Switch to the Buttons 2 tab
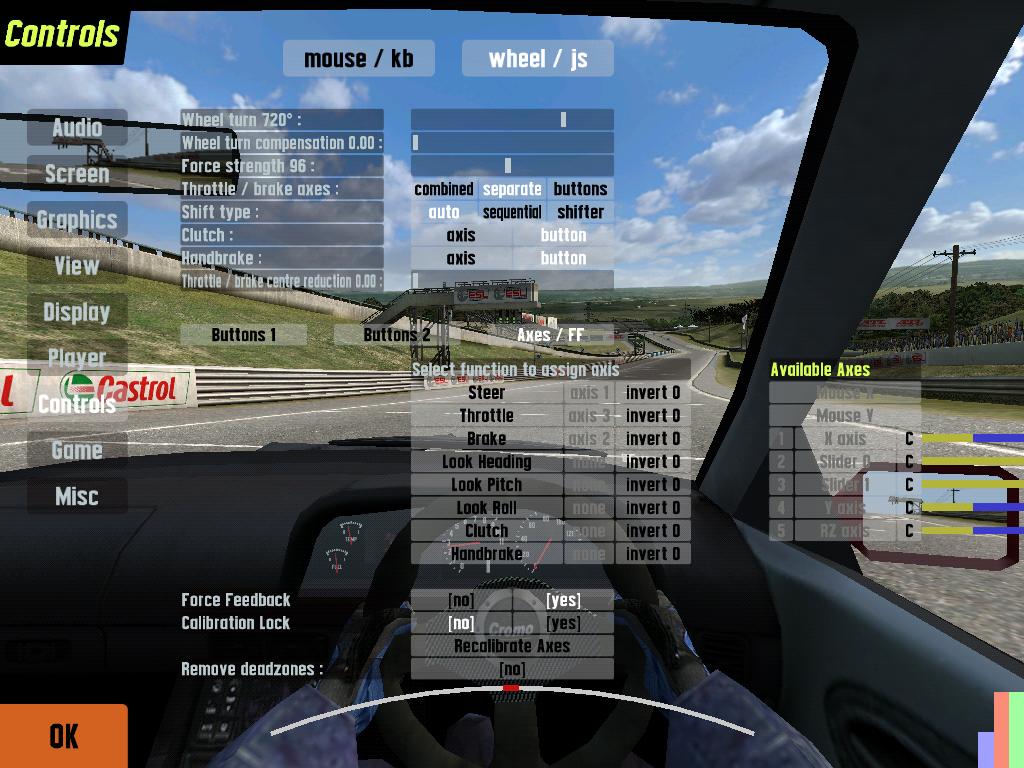Screen dimensions: 1024x768 (396, 335)
